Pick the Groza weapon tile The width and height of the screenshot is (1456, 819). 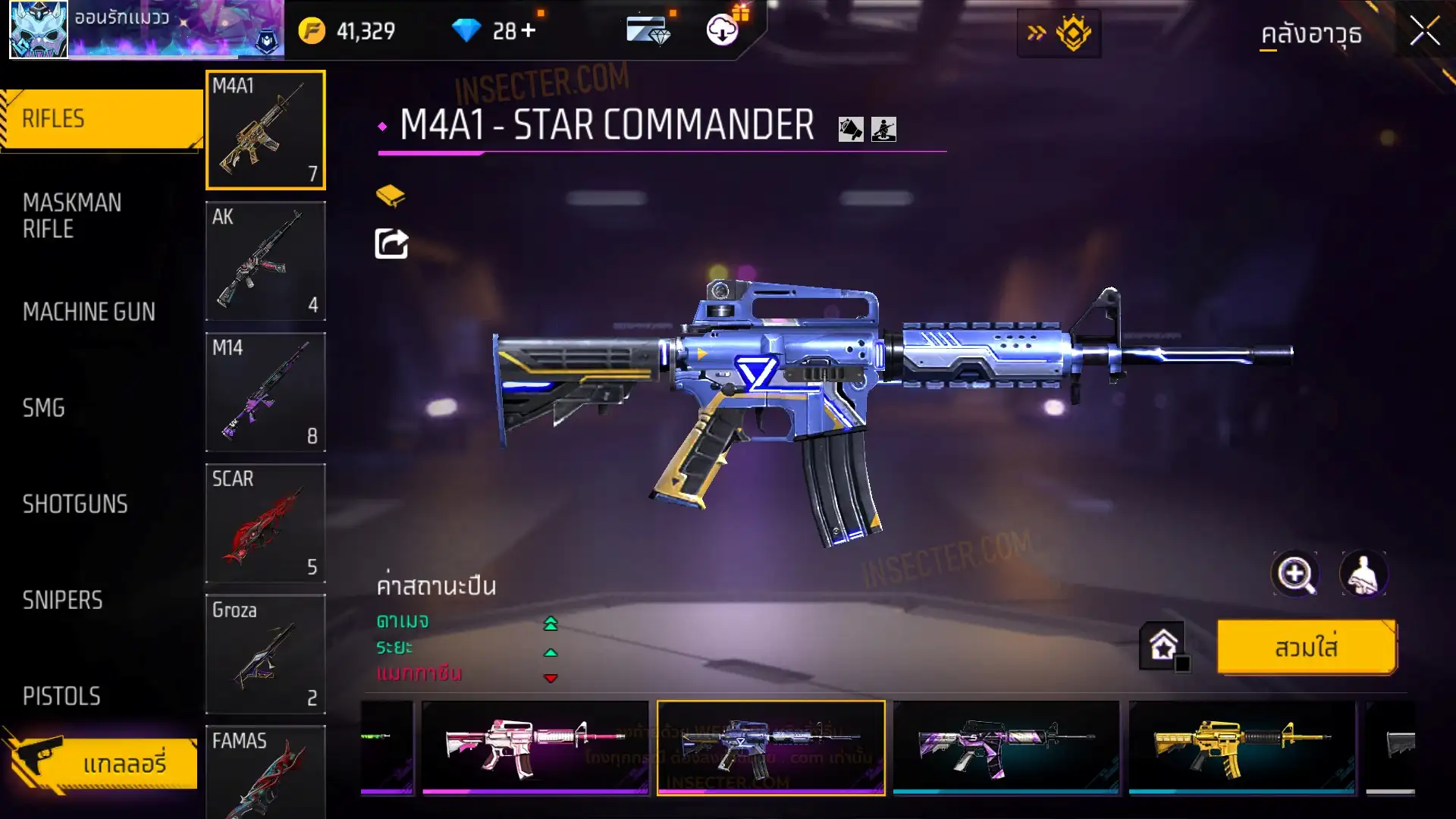pyautogui.click(x=265, y=654)
